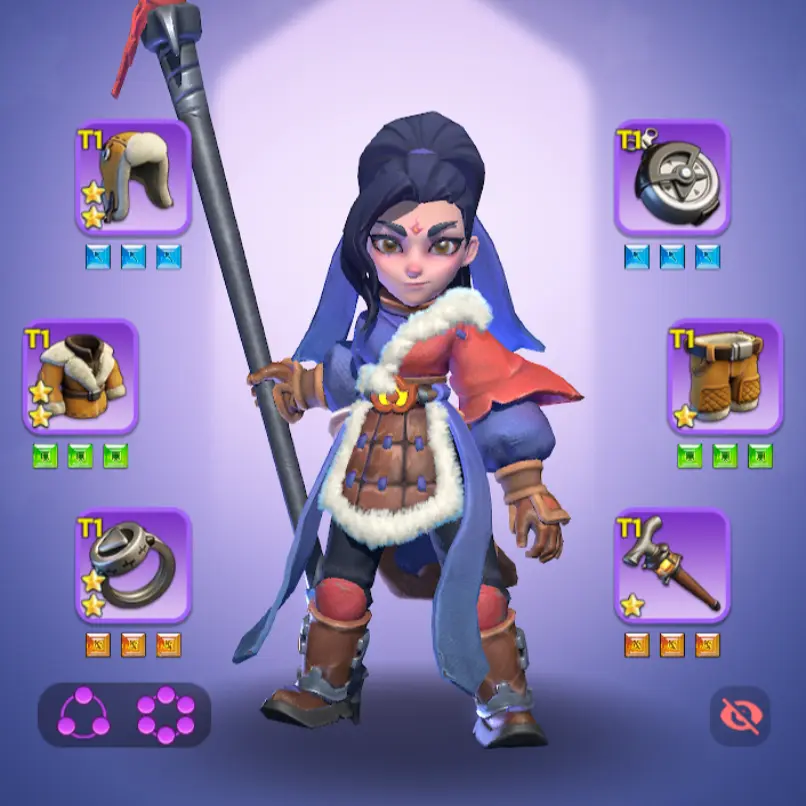The image size is (806, 806).
Task: Choose the metal ring equipment slot
Action: [133, 565]
